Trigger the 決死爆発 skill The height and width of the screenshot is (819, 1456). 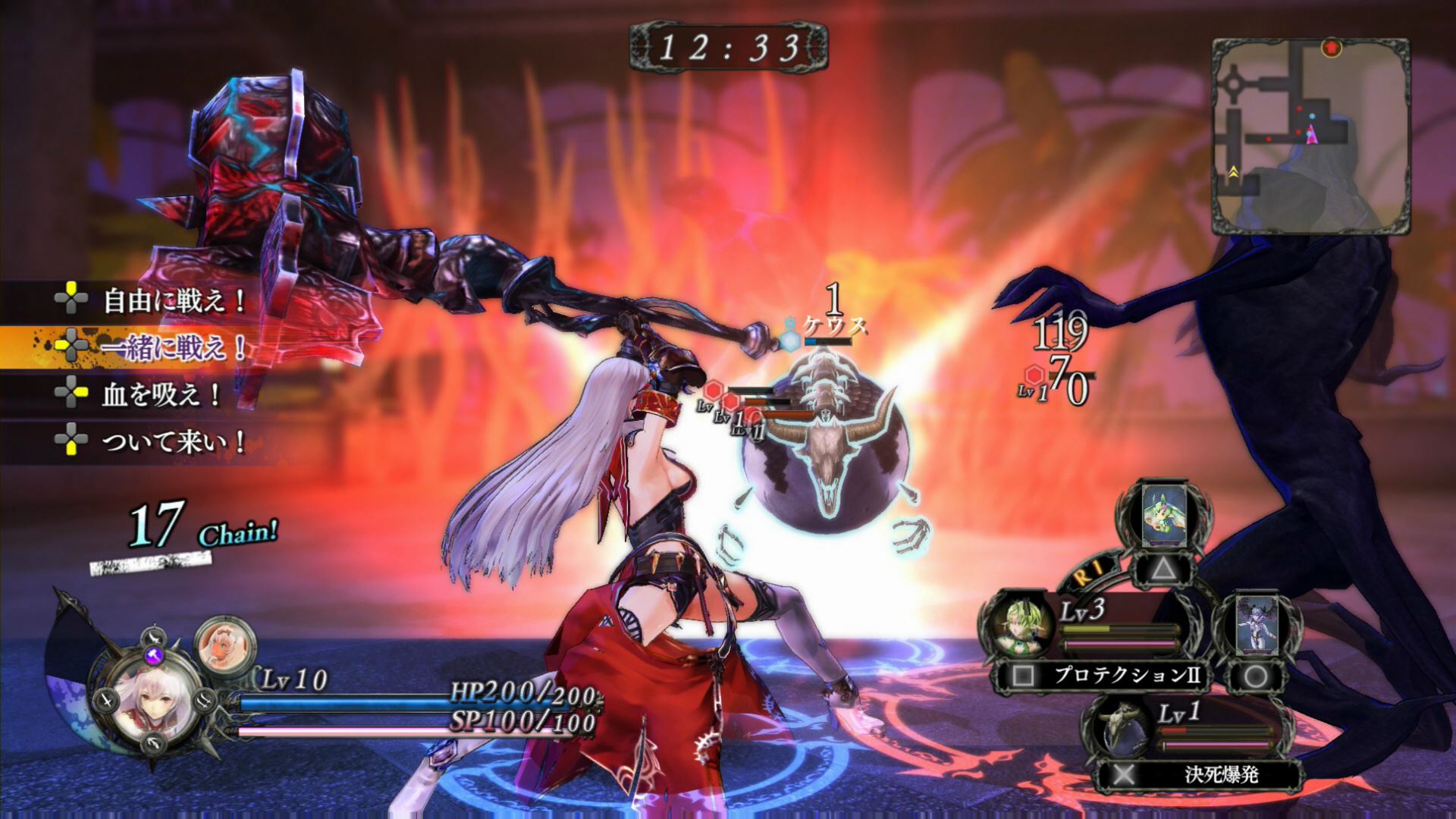(1221, 774)
